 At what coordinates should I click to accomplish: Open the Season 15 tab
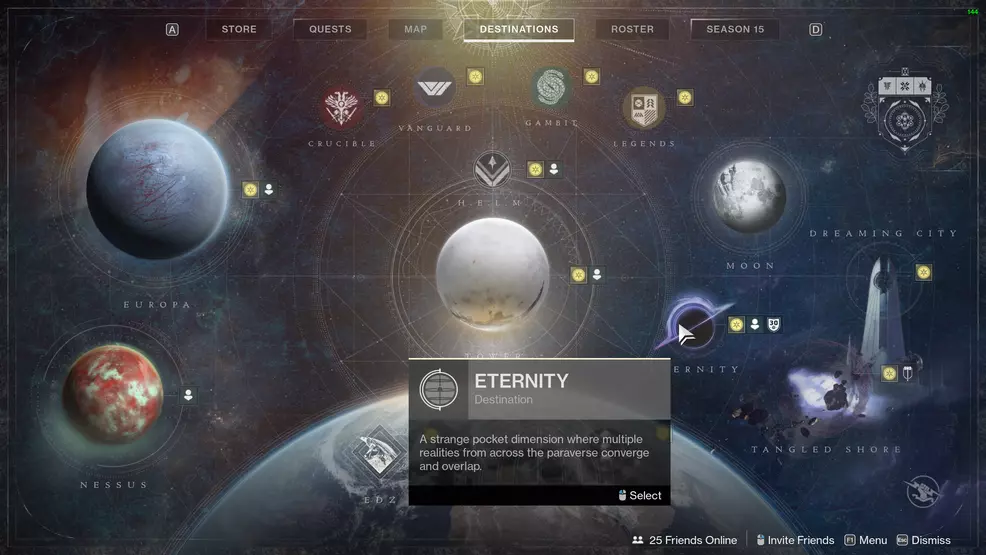click(735, 29)
